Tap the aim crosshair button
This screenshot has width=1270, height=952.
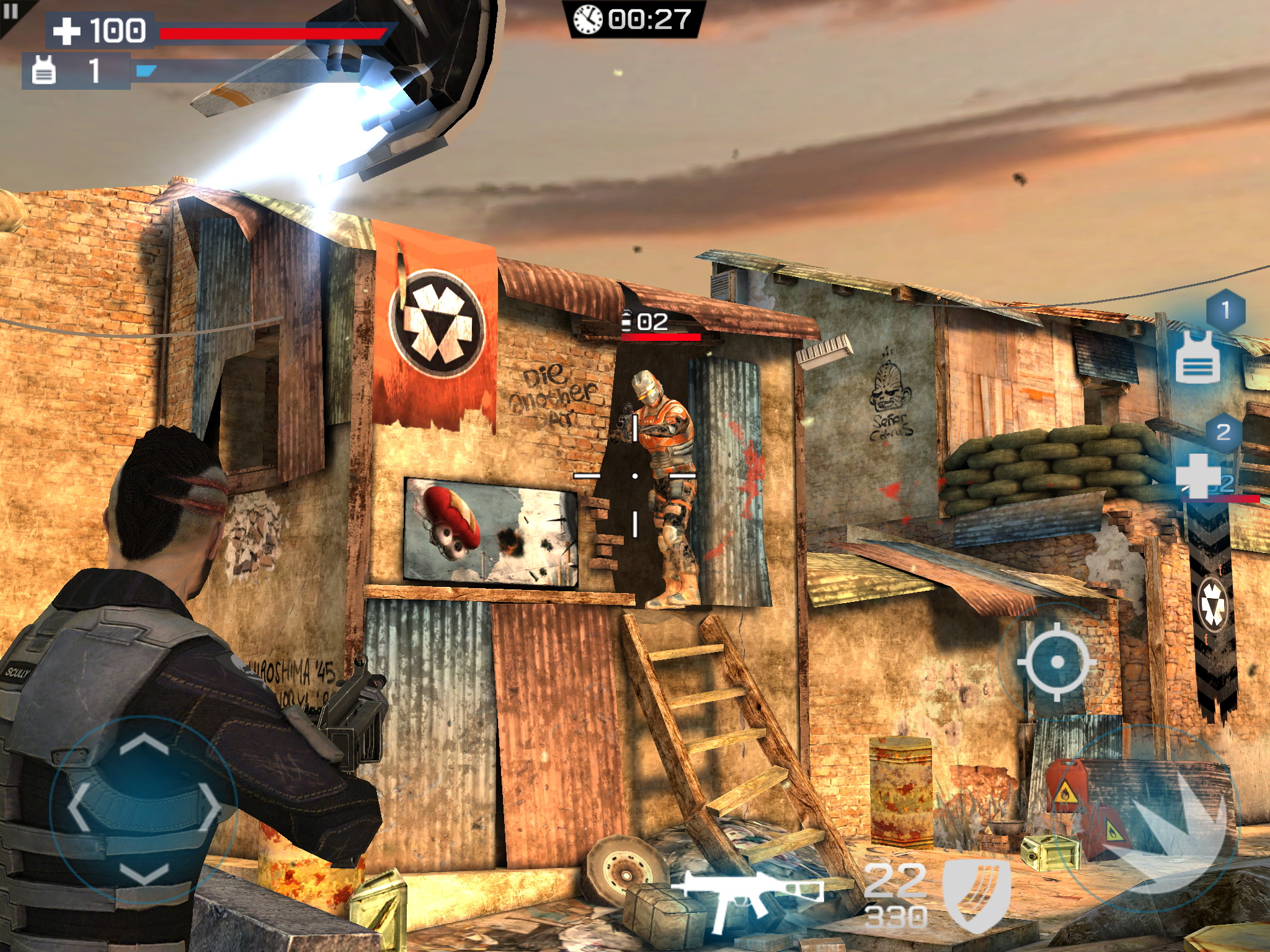1057,662
